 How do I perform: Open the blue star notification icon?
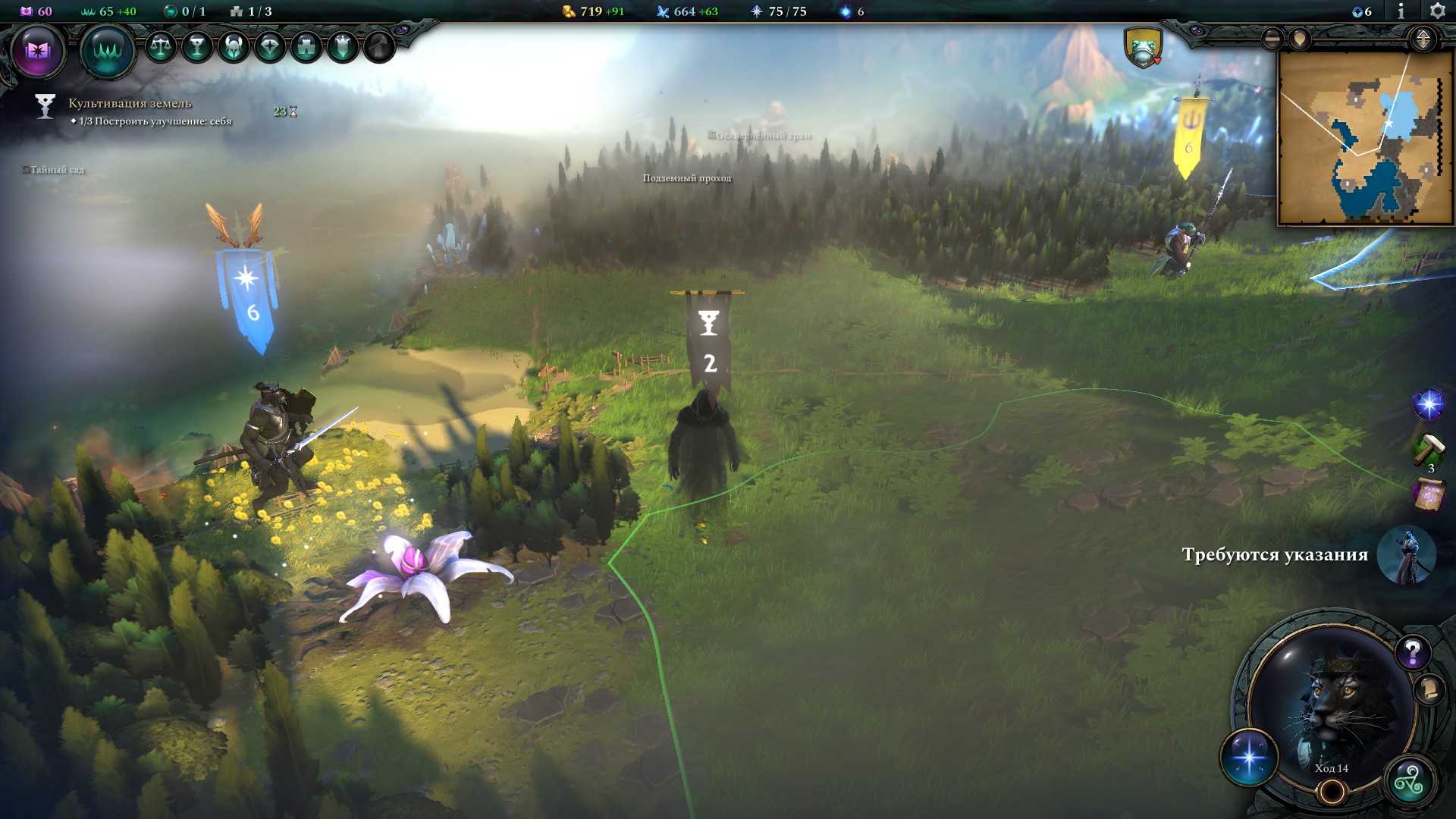coord(1428,404)
